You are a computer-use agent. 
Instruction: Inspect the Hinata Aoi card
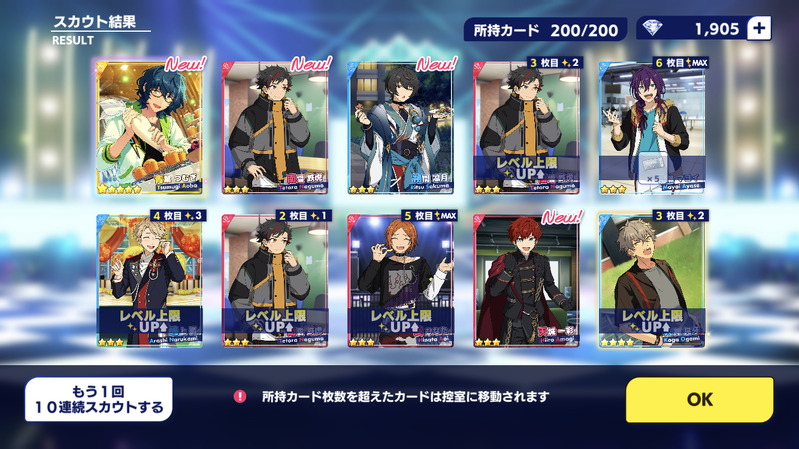pos(400,281)
